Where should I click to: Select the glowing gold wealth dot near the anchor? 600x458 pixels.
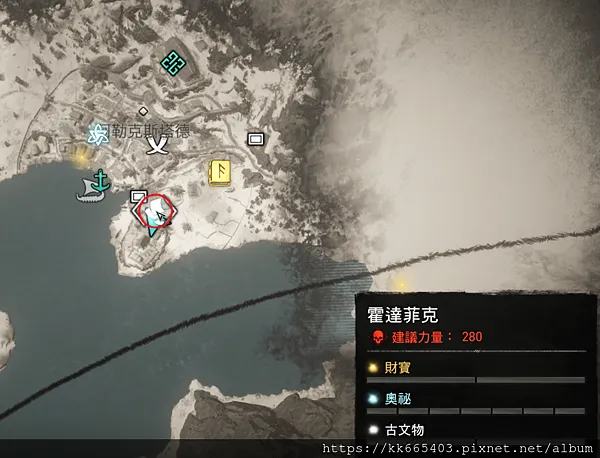79,156
